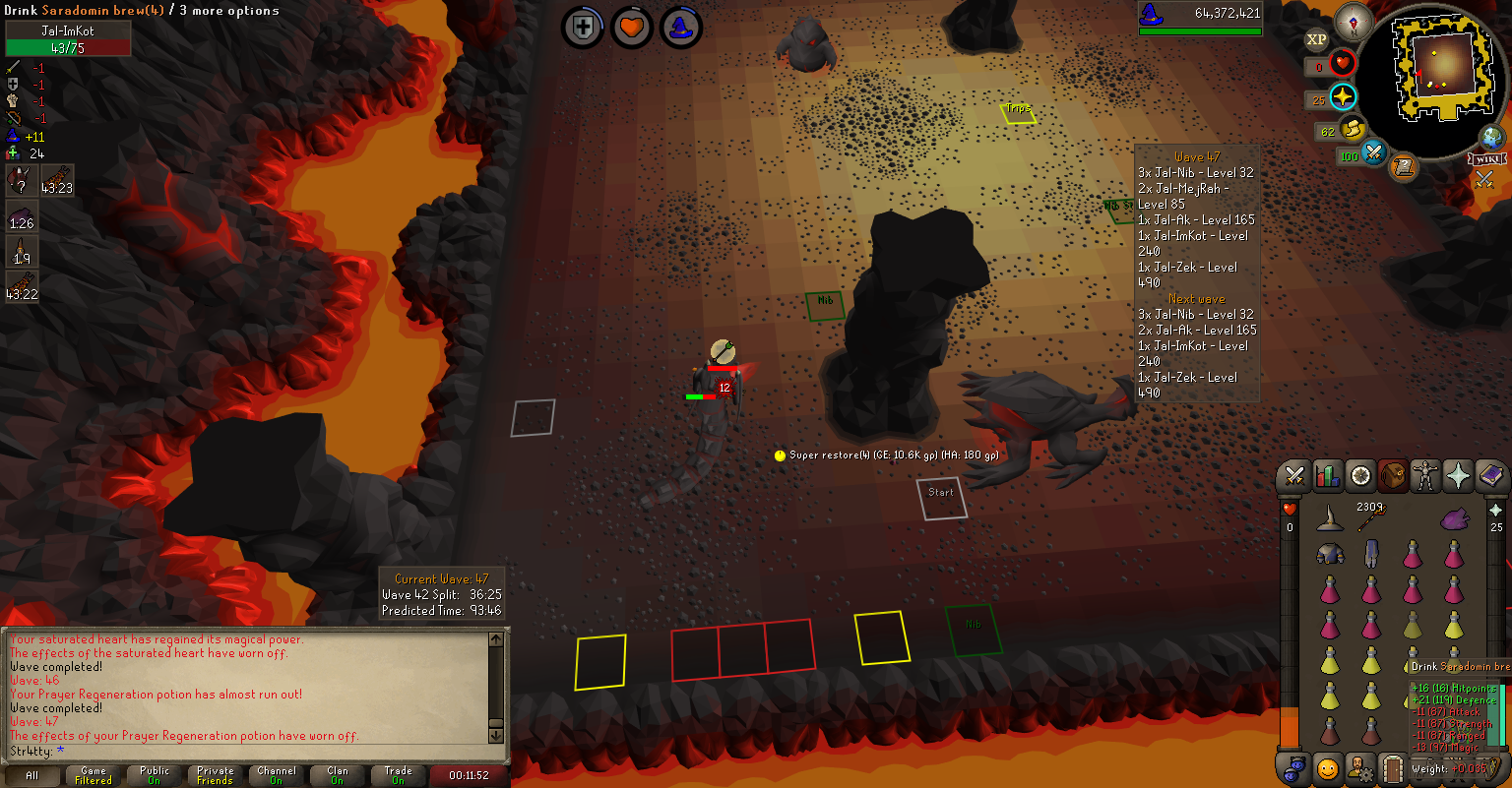Viewport: 1512px width, 788px height.
Task: Open the Game chat filter tab
Action: [x=94, y=775]
